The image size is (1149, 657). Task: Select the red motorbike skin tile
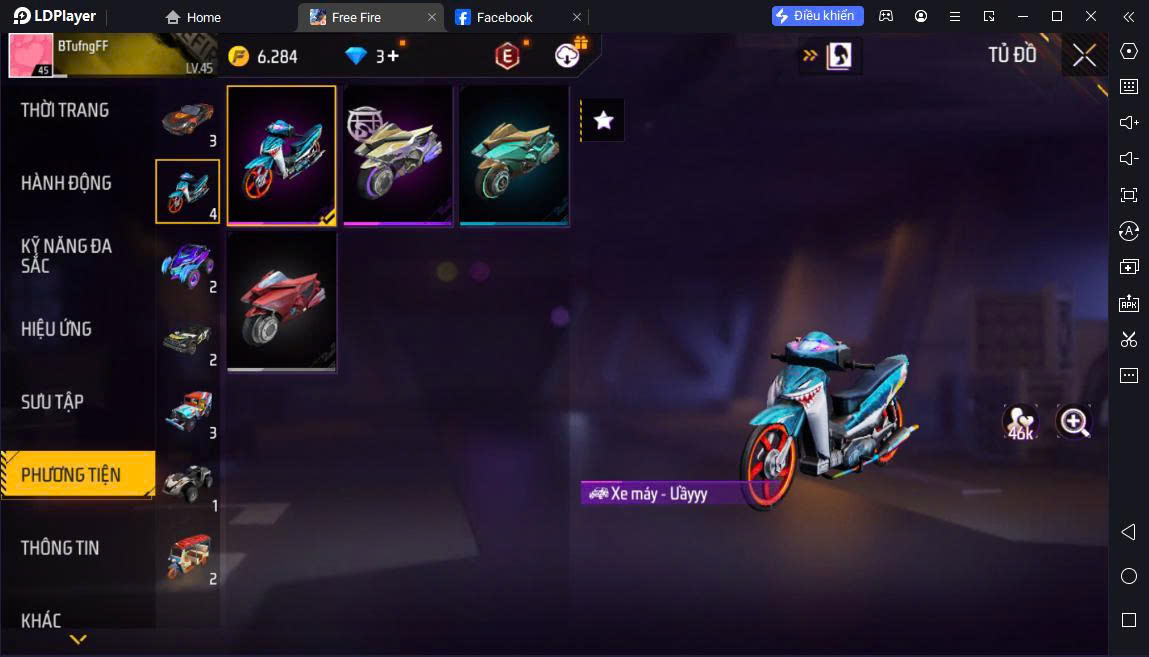282,302
